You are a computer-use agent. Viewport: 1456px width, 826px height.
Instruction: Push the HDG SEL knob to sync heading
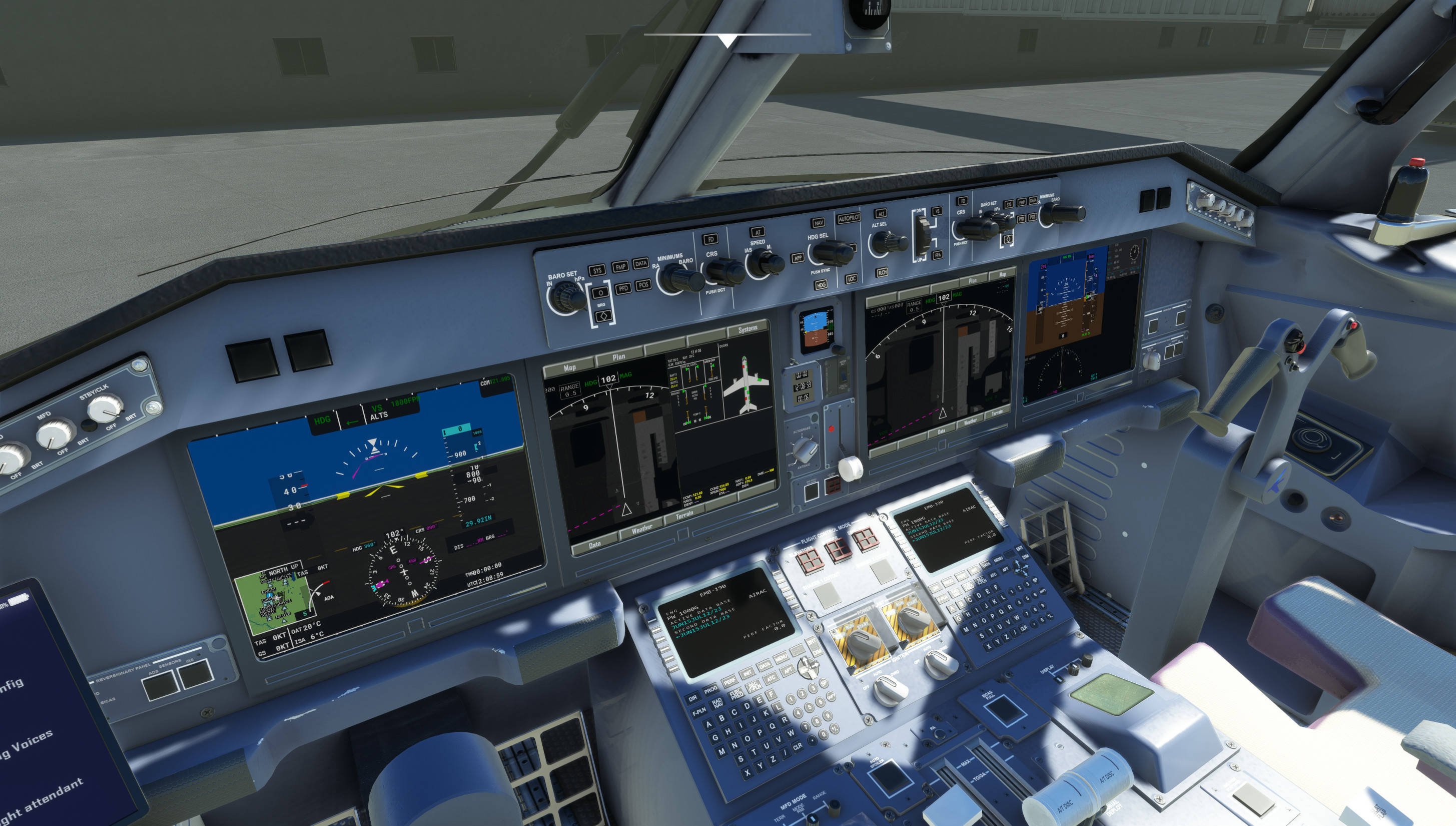click(x=832, y=254)
